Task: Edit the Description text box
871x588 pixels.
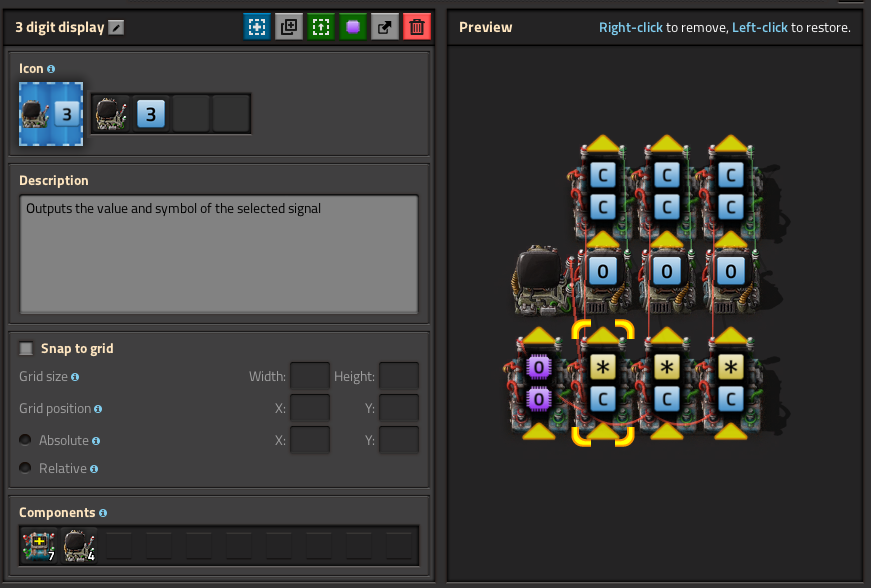Action: pos(219,253)
